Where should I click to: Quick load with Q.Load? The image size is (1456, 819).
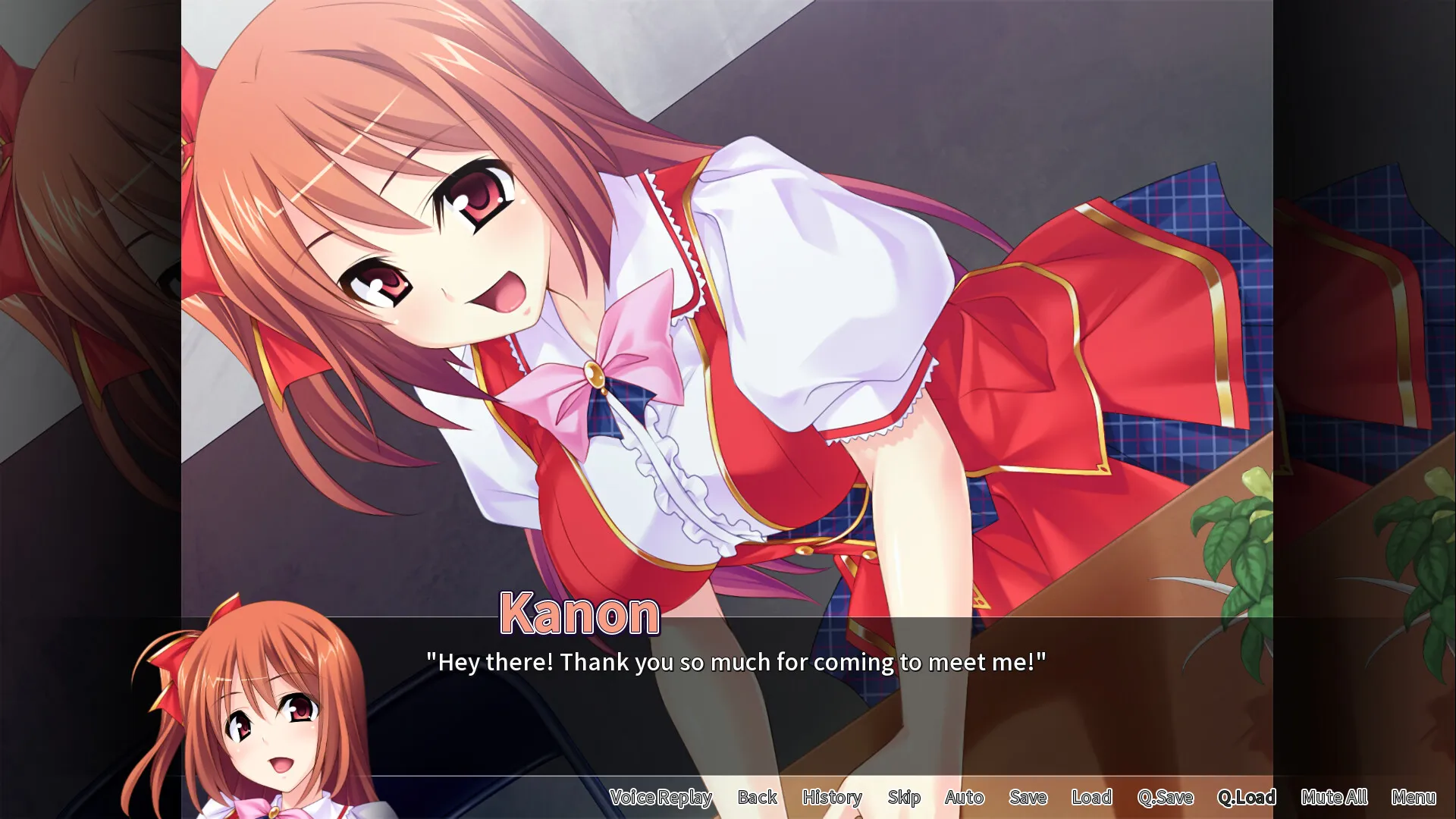[1247, 797]
